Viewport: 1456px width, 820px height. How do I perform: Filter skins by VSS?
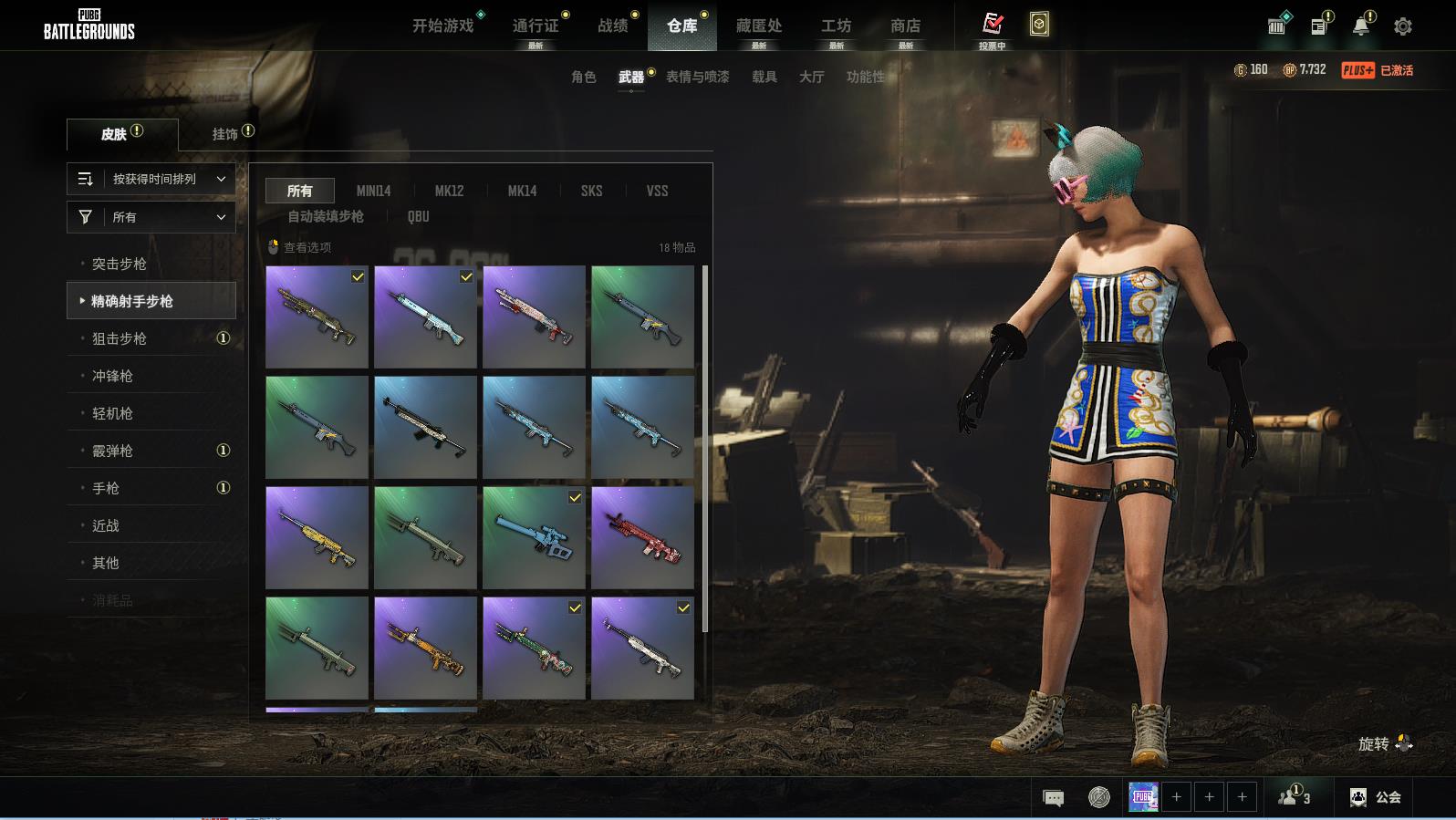pyautogui.click(x=657, y=191)
